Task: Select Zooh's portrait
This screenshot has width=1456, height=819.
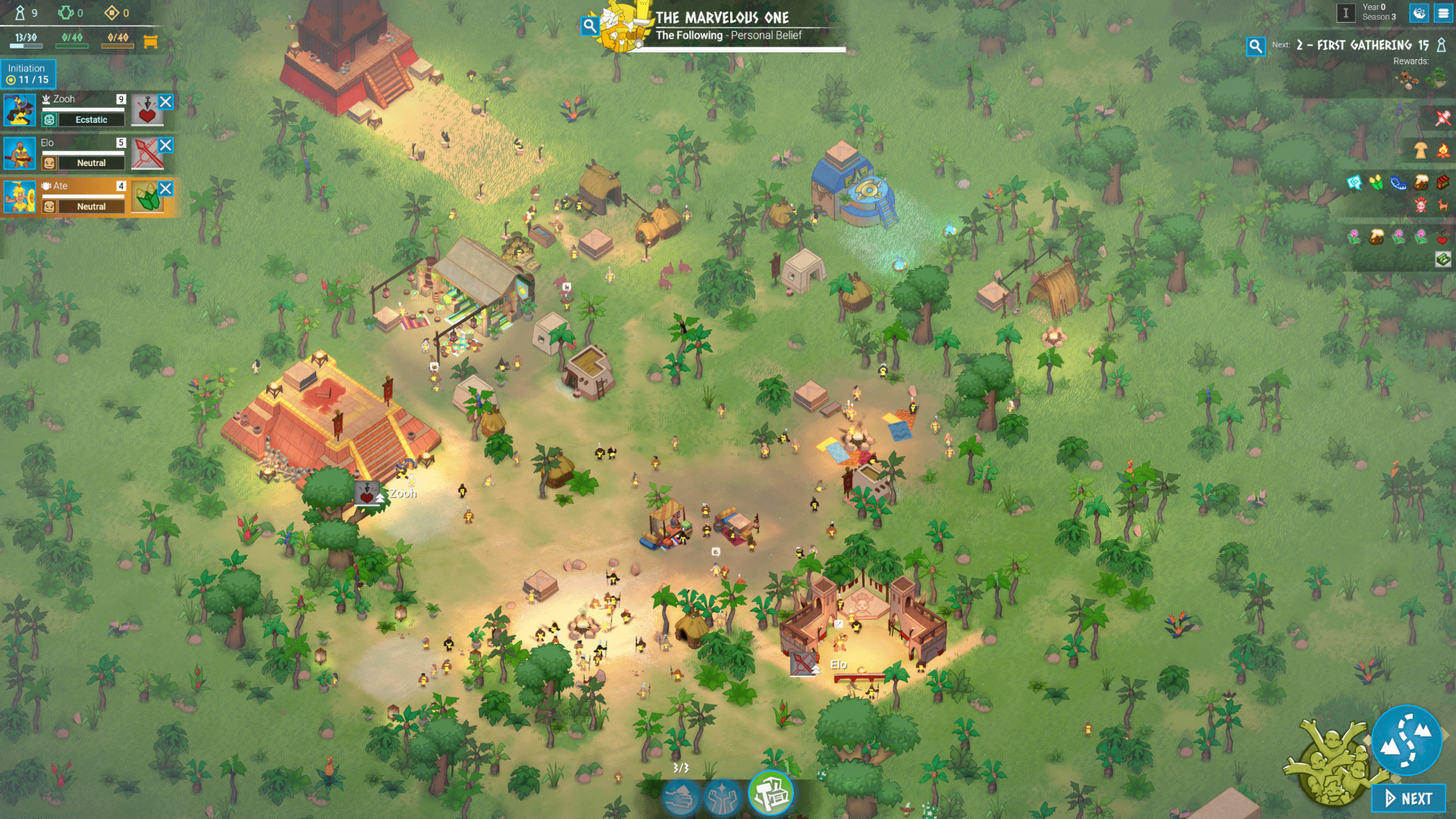Action: coord(19,110)
